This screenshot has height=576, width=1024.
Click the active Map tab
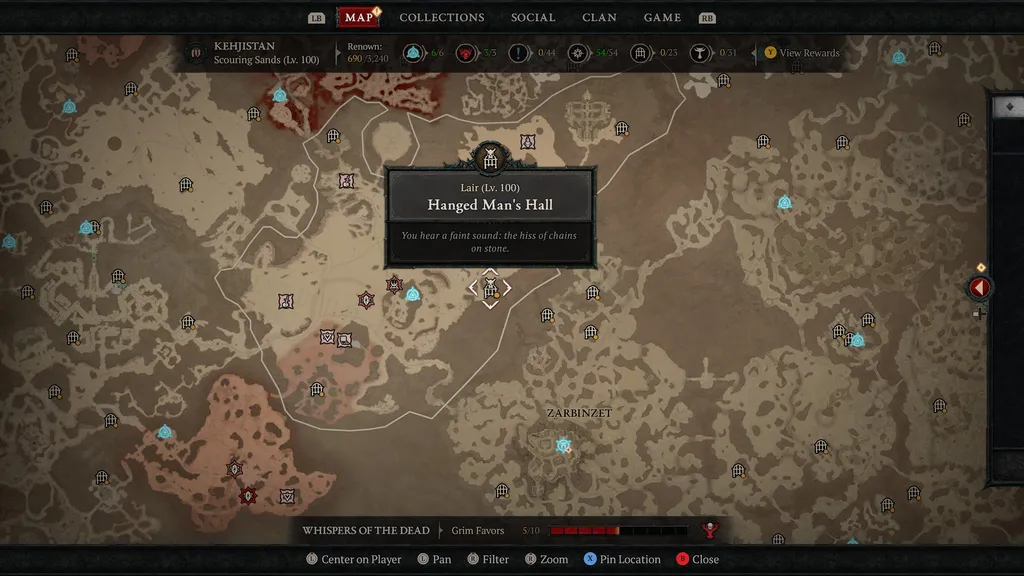(x=358, y=17)
